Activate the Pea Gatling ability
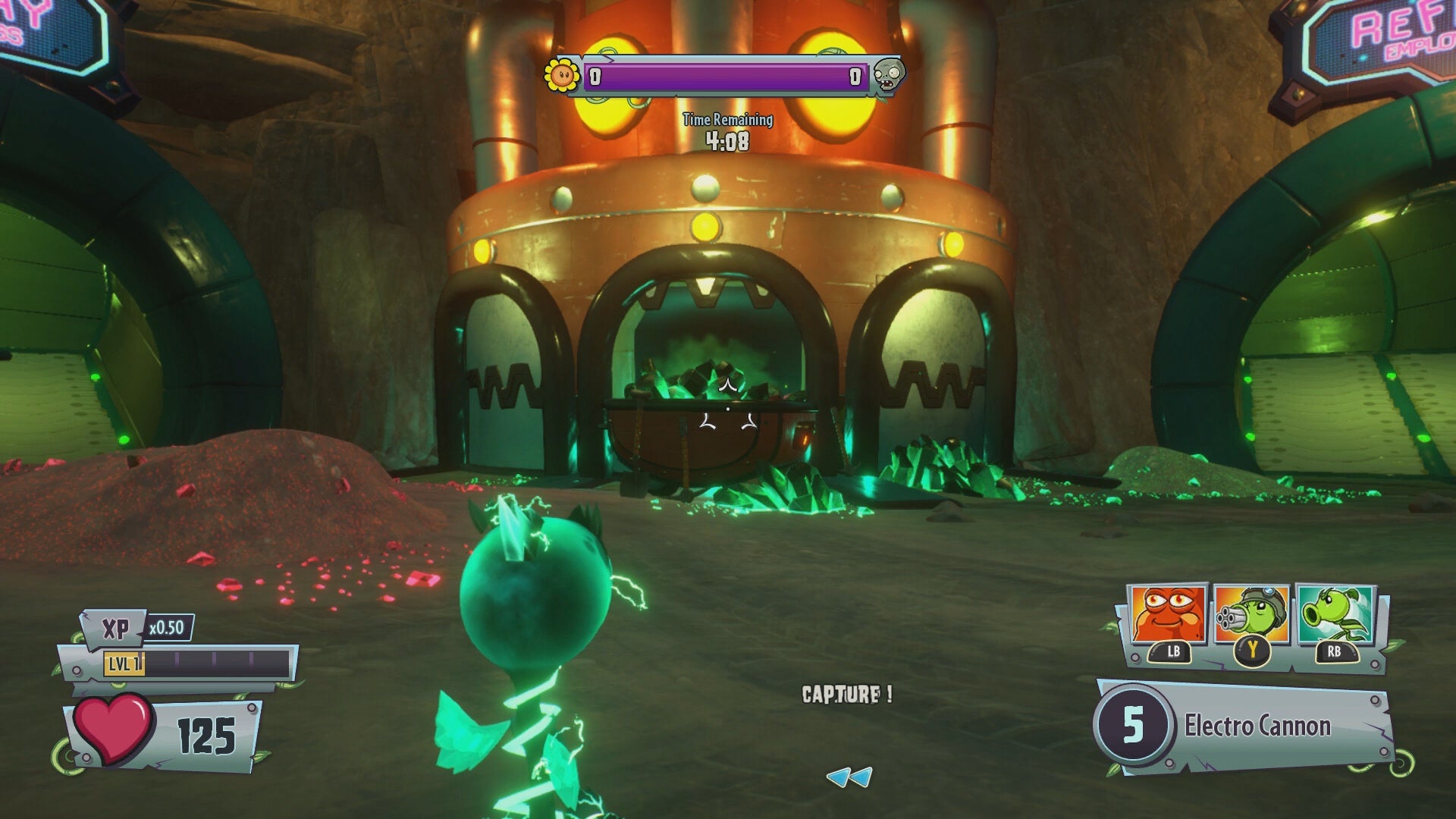The height and width of the screenshot is (819, 1456). click(x=1250, y=616)
